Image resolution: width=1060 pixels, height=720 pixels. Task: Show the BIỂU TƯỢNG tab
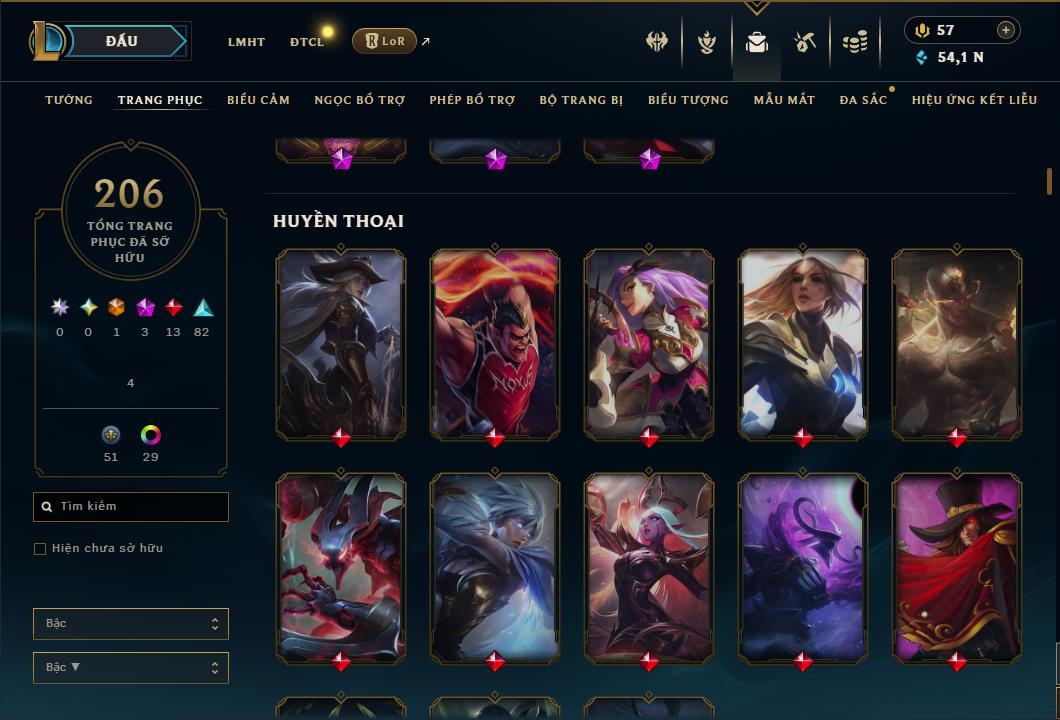[x=688, y=100]
